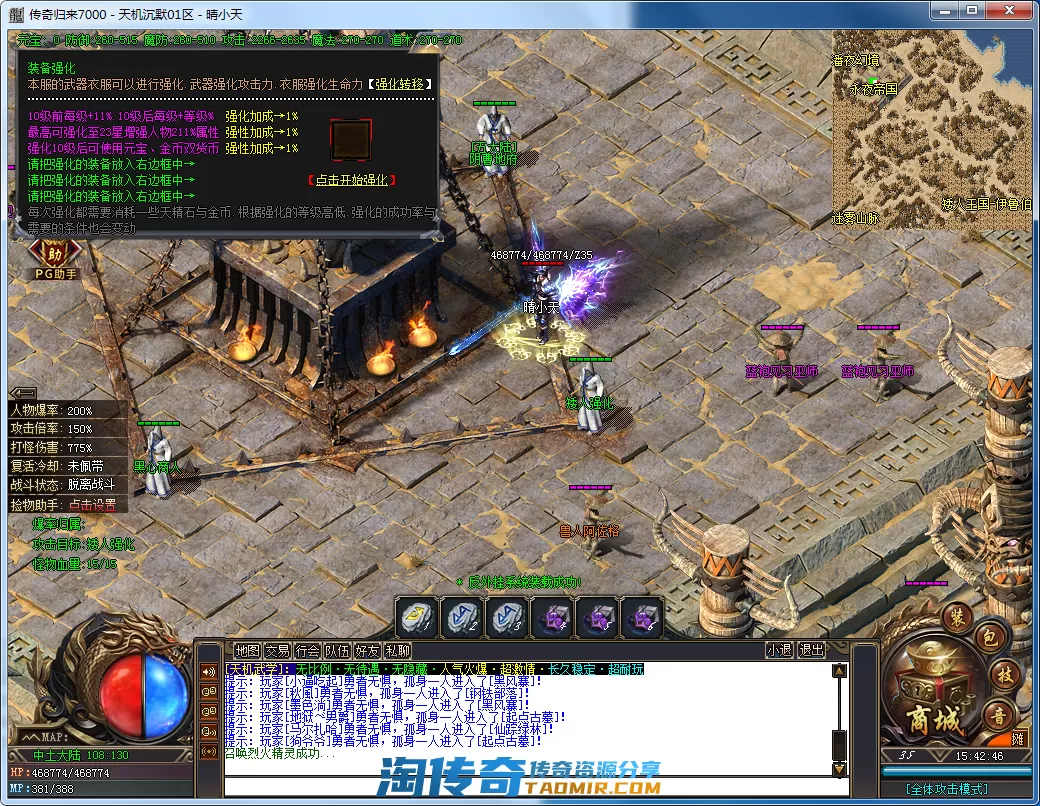Open the 行会 guild tab

point(307,650)
